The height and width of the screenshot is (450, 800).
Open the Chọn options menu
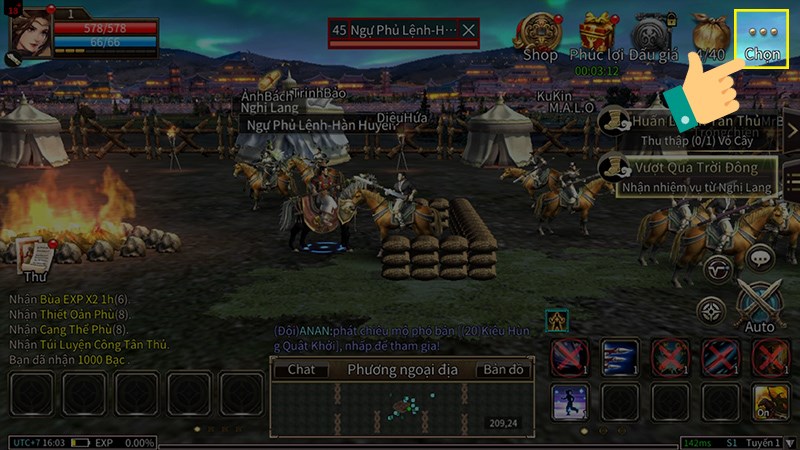[762, 39]
